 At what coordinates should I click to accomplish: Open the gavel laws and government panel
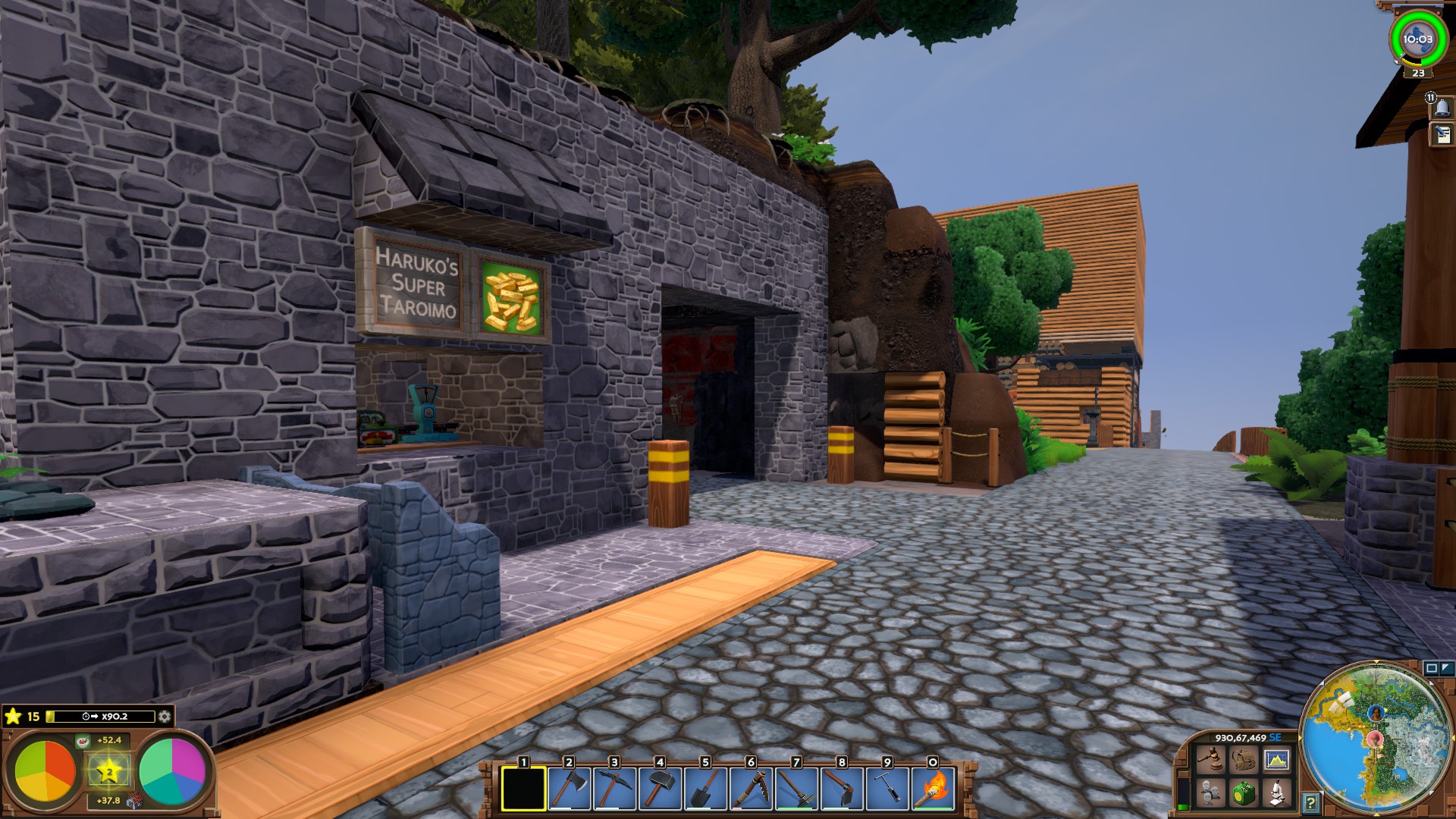pyautogui.click(x=1210, y=759)
